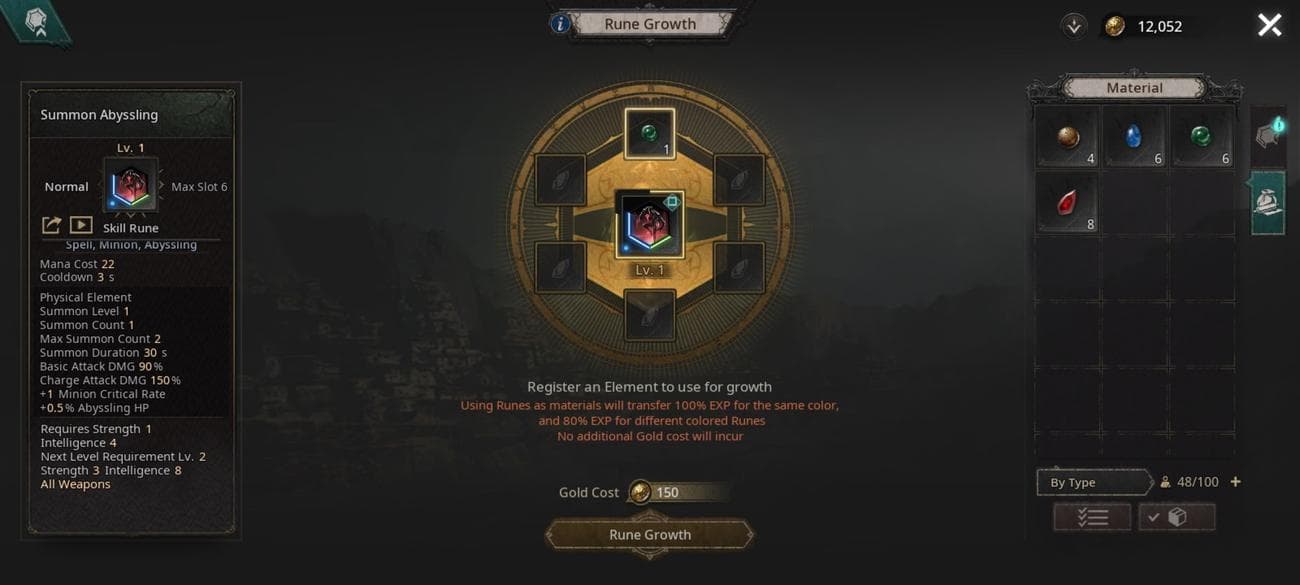
Task: Select the red crystal material
Action: tap(1067, 203)
